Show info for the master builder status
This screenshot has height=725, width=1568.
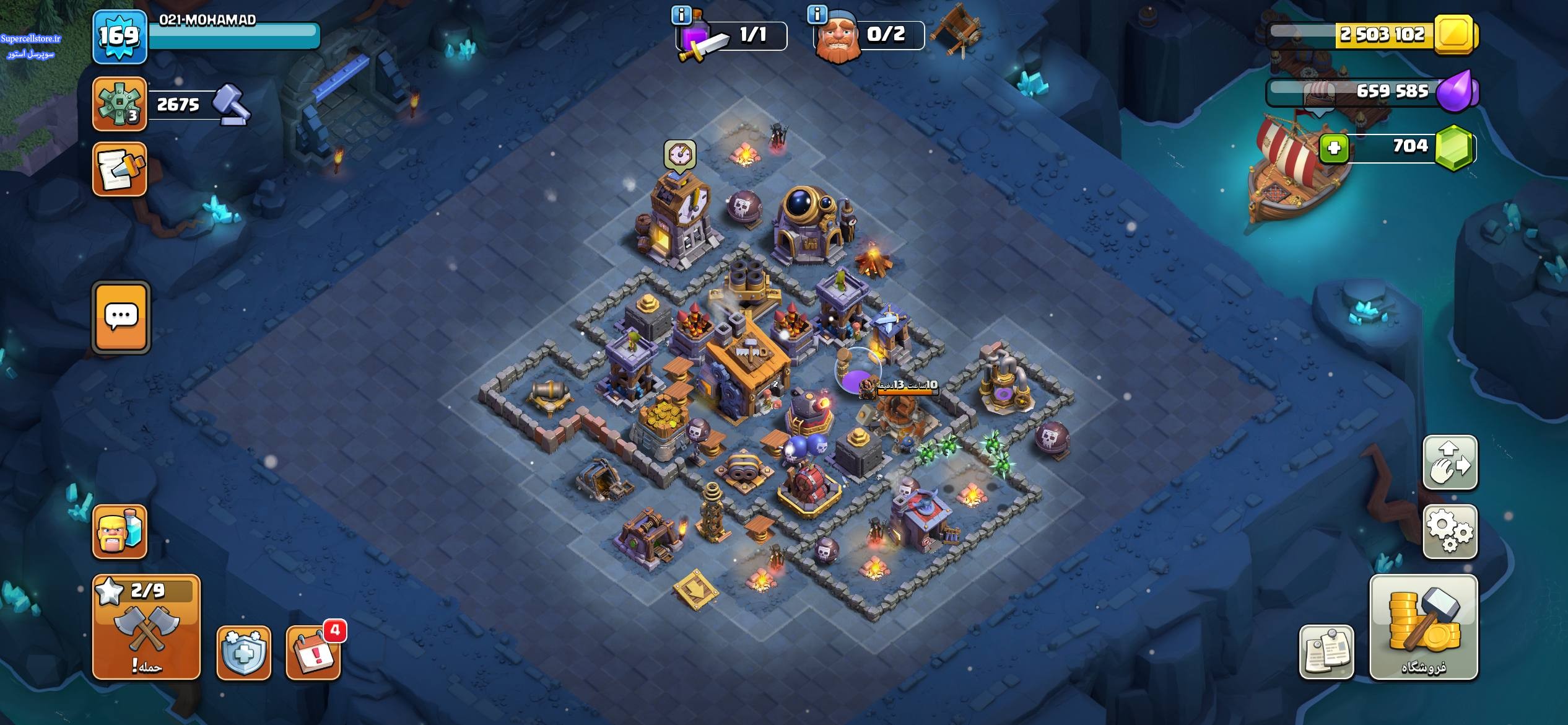point(817,14)
